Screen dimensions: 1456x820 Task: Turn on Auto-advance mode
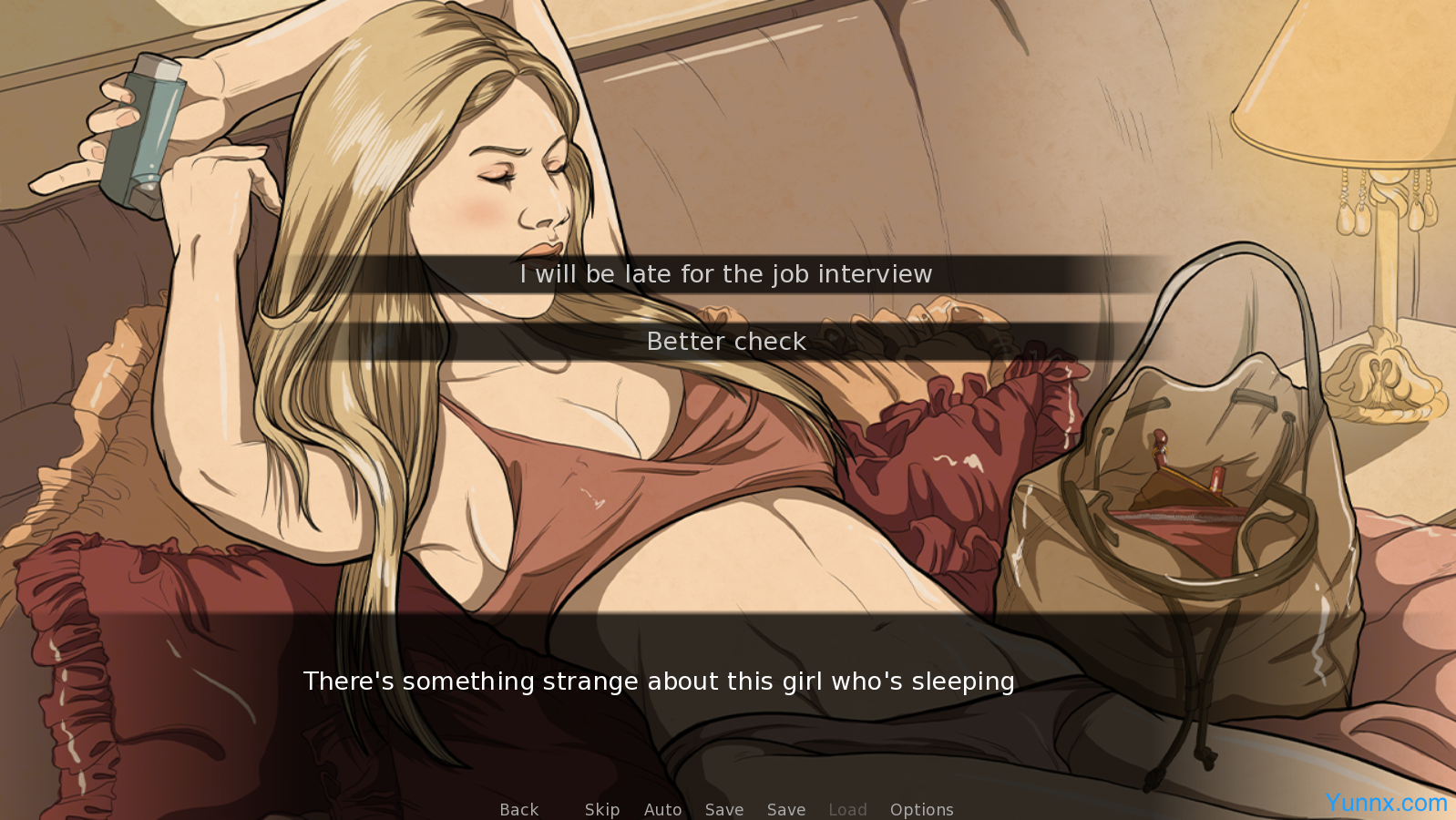663,809
